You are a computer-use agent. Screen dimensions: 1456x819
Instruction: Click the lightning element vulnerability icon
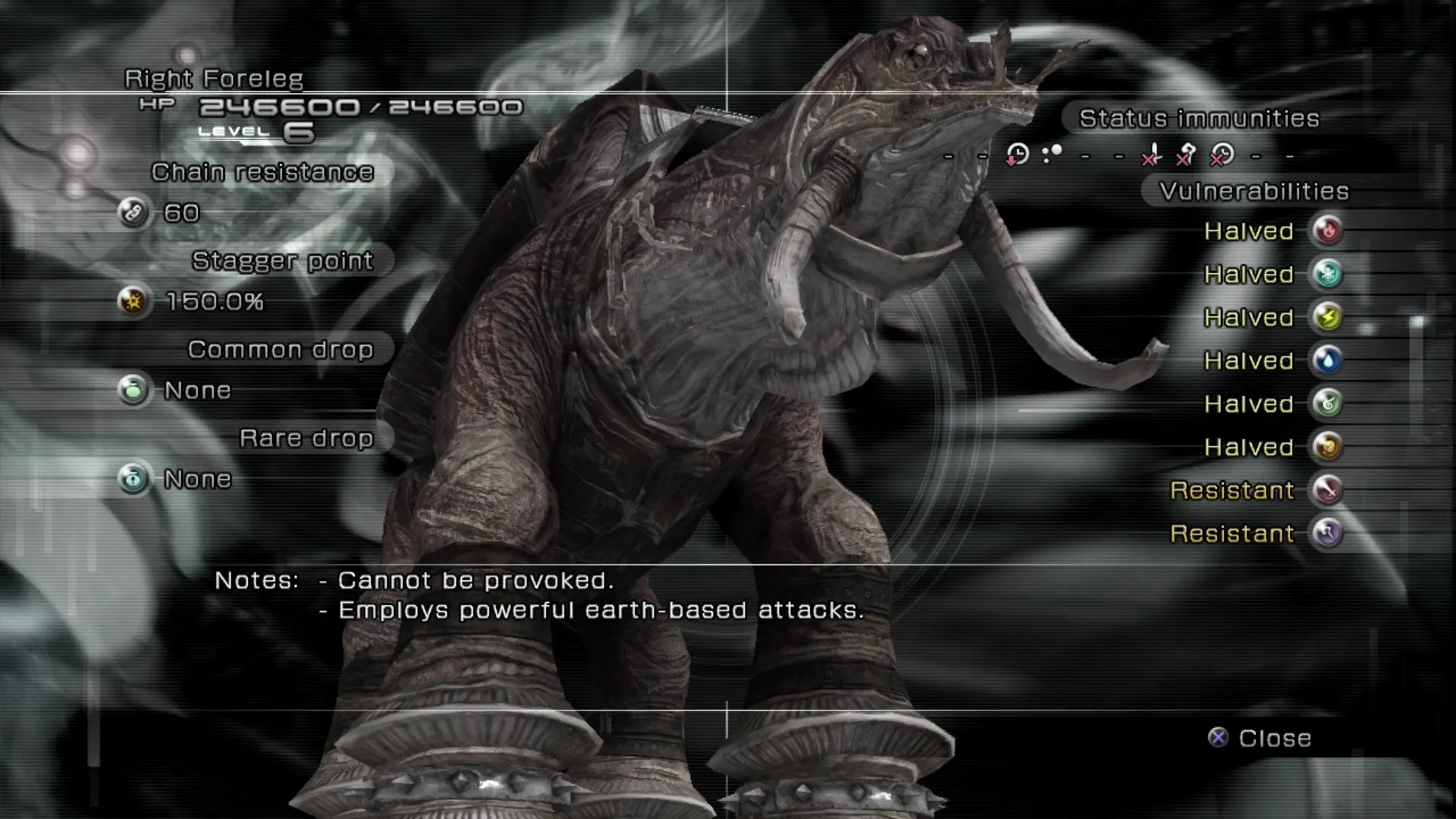coord(1327,317)
